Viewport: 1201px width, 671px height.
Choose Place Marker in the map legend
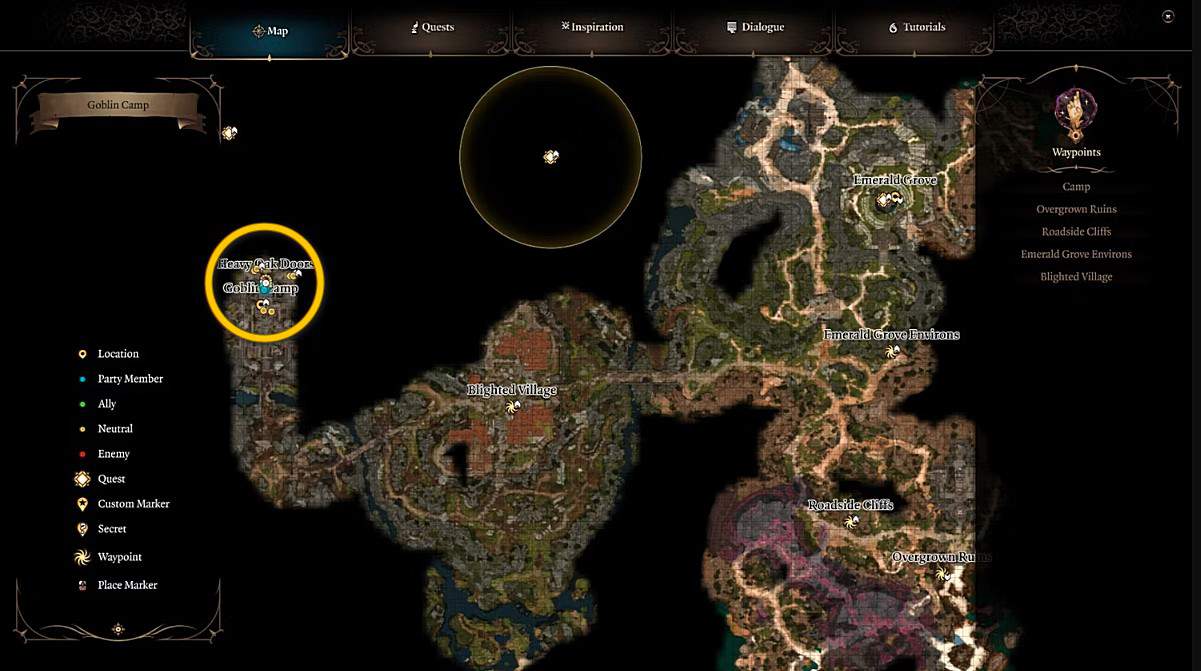click(x=127, y=585)
